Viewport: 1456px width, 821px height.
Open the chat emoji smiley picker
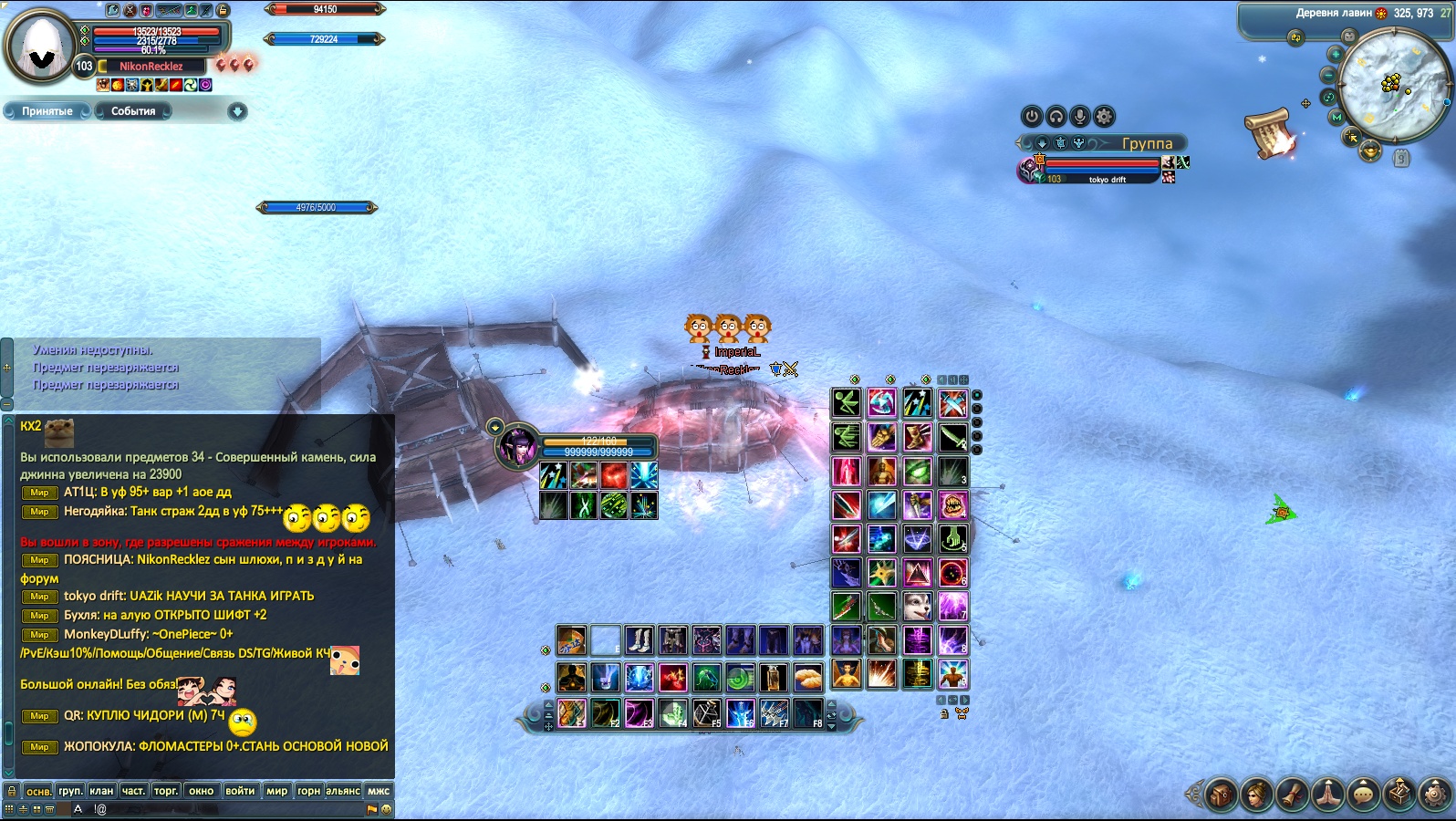(386, 809)
